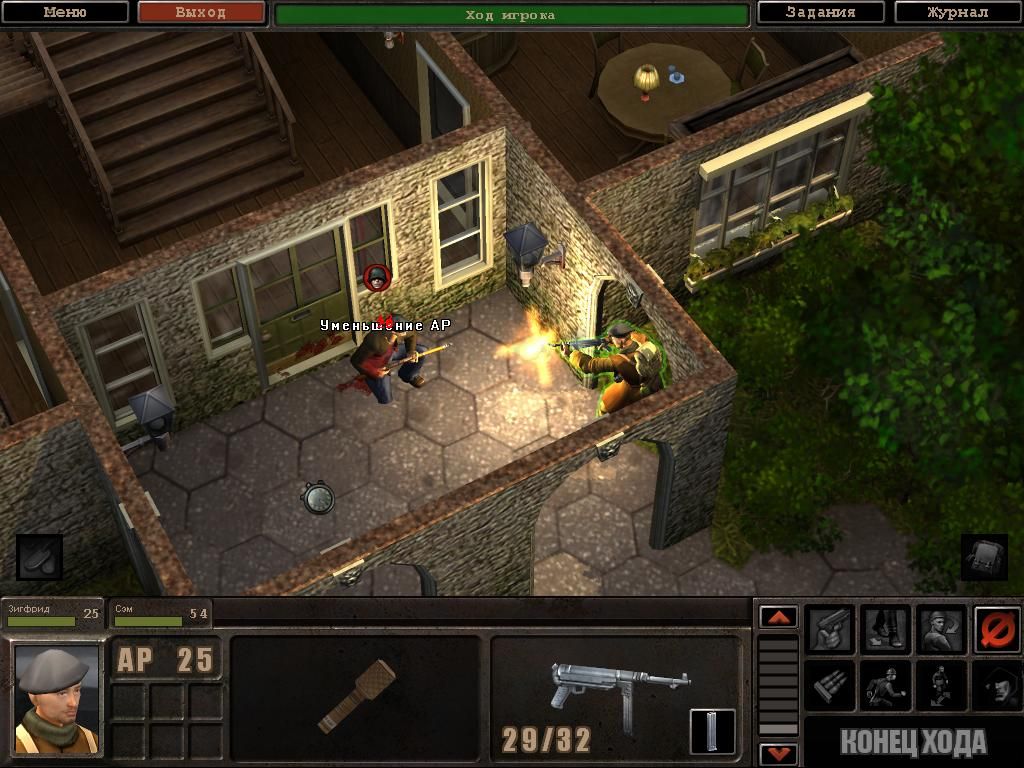Click the red up arrow button
The height and width of the screenshot is (768, 1024).
click(x=779, y=617)
